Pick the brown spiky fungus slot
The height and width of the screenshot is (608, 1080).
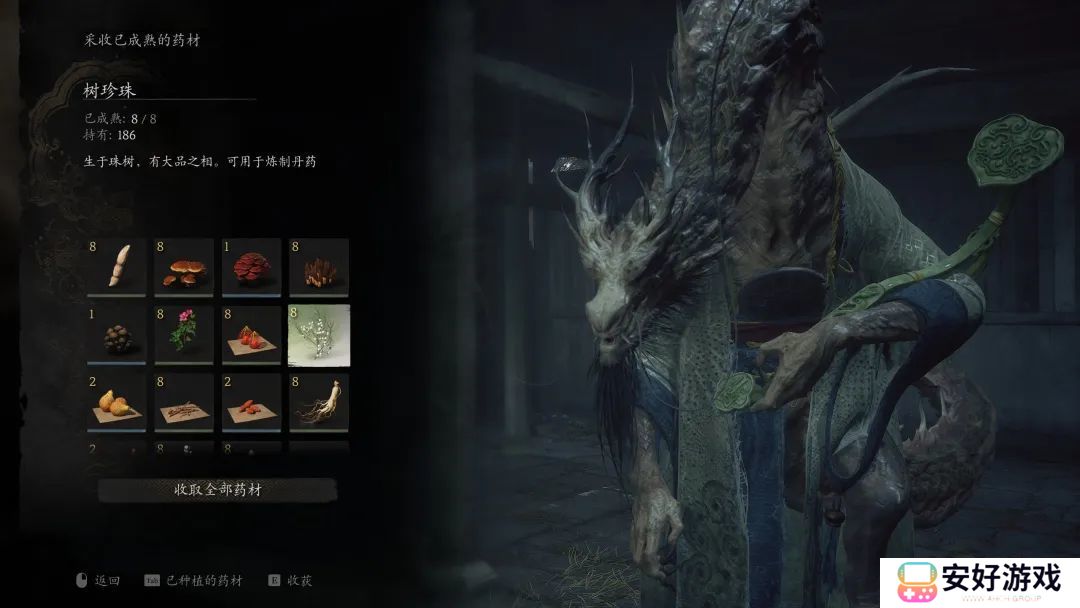318,267
